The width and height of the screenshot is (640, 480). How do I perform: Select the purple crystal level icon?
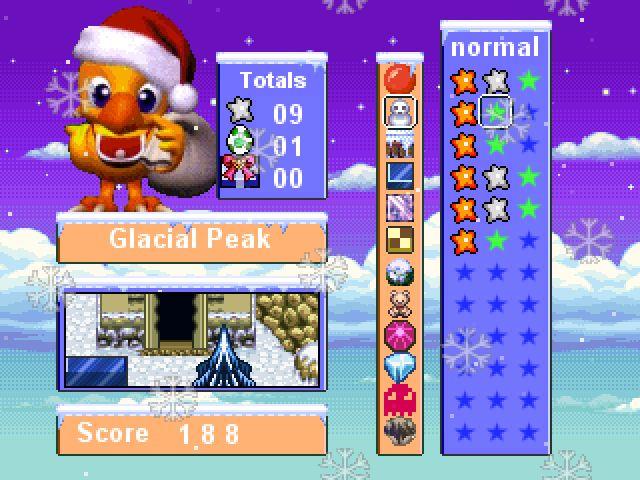[400, 207]
